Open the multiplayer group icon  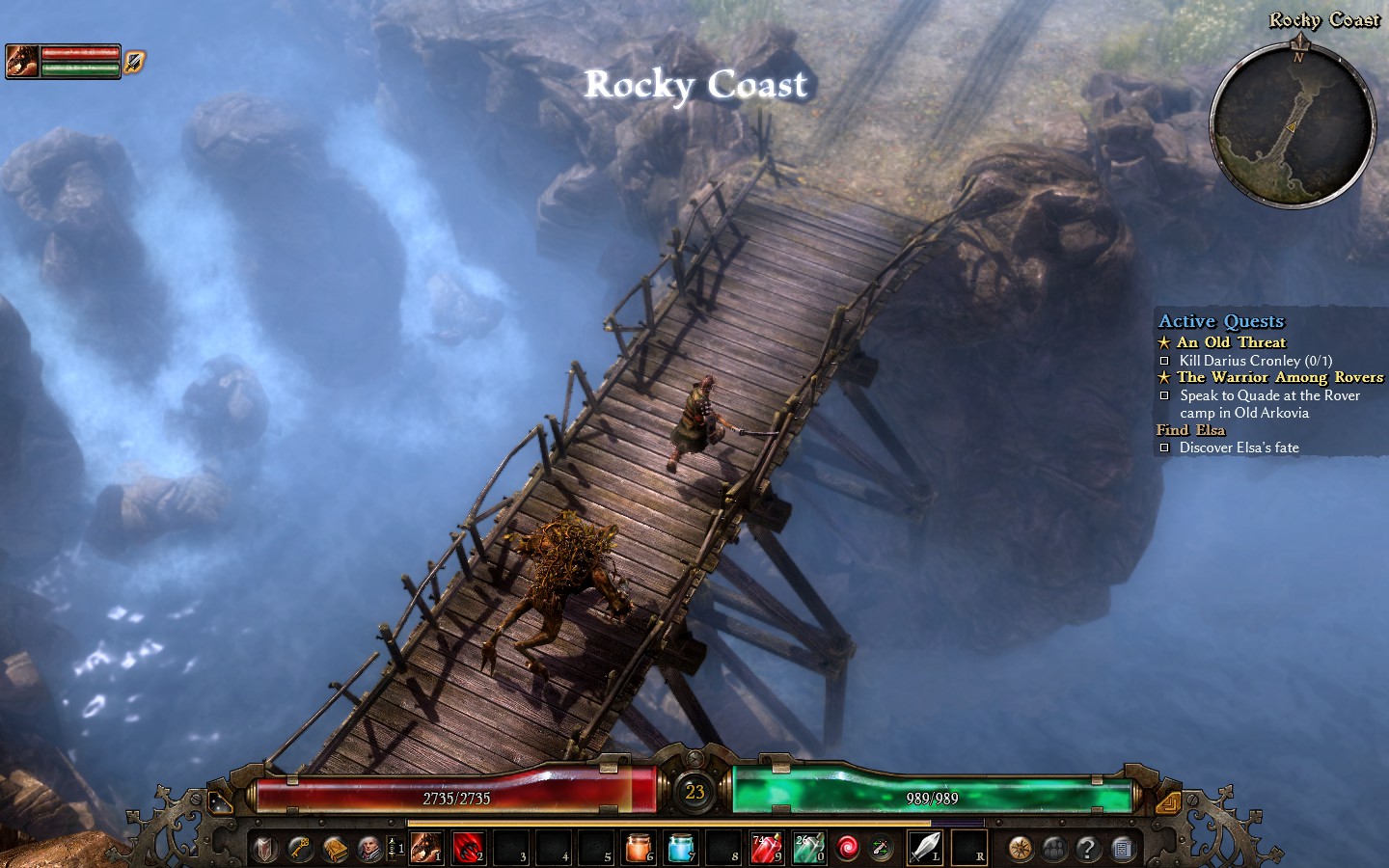pyautogui.click(x=1054, y=848)
